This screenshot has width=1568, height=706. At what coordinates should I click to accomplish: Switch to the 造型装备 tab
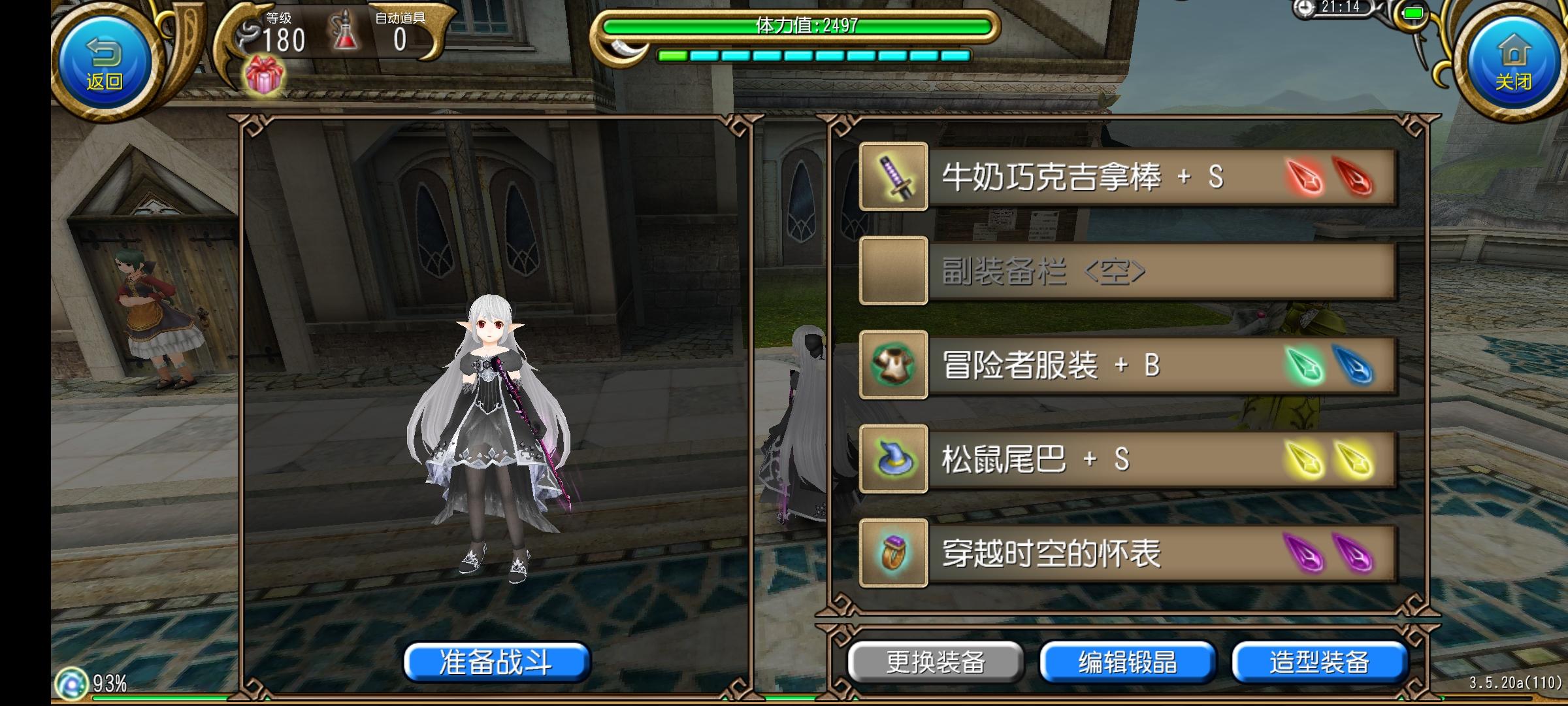[x=1320, y=661]
